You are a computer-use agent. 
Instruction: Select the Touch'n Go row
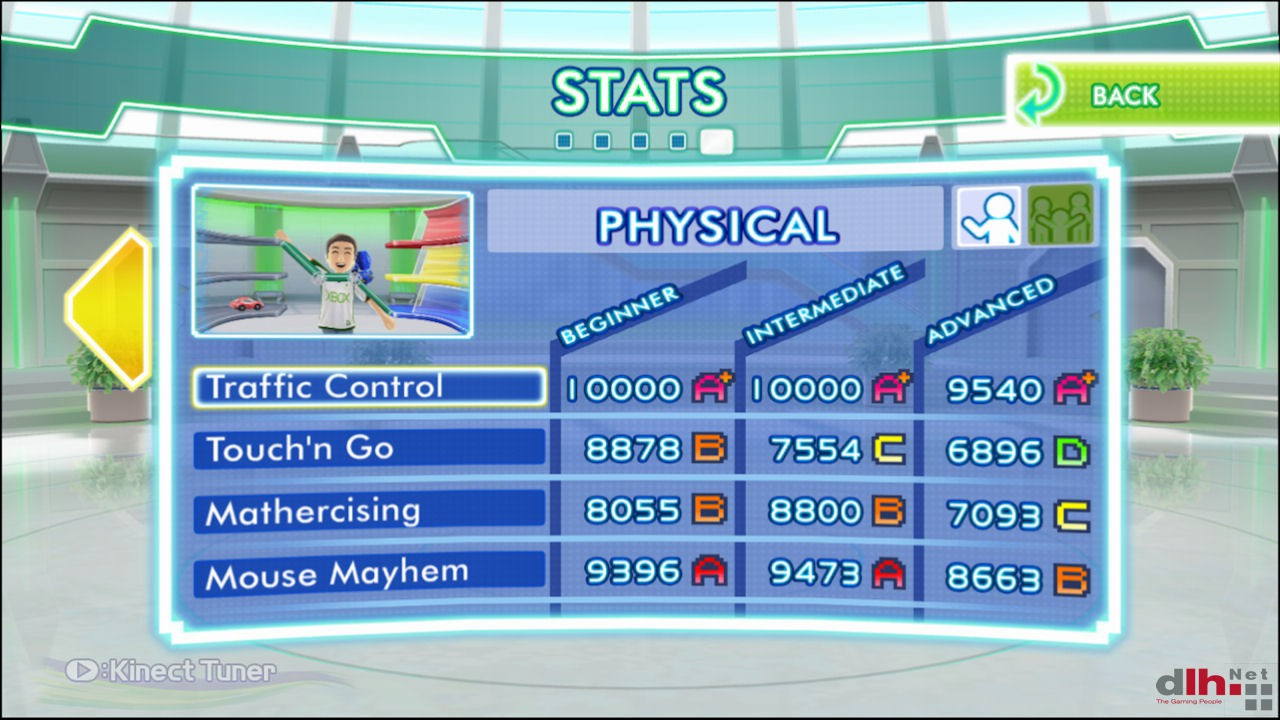click(369, 449)
